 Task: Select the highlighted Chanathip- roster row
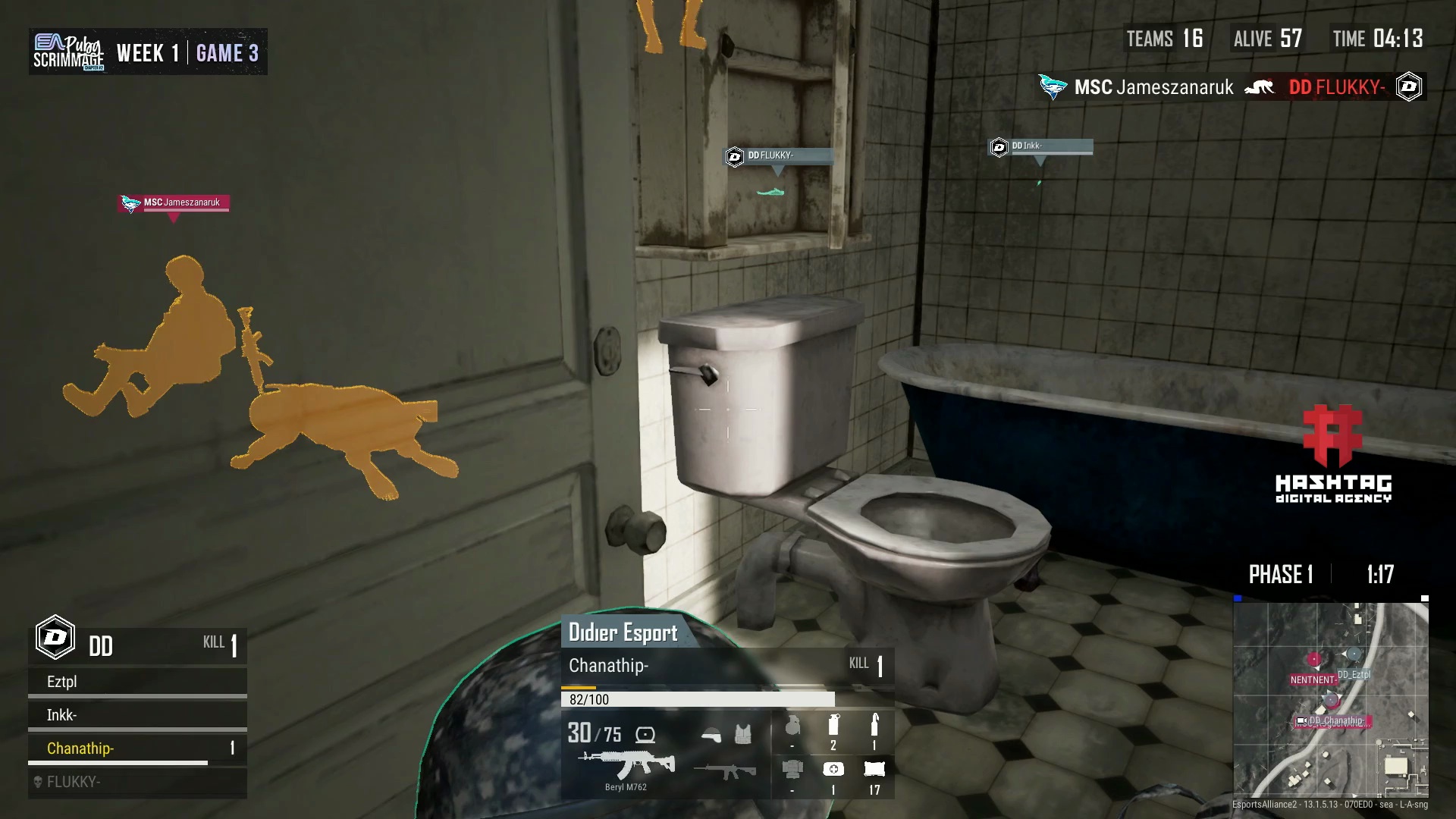(x=136, y=748)
